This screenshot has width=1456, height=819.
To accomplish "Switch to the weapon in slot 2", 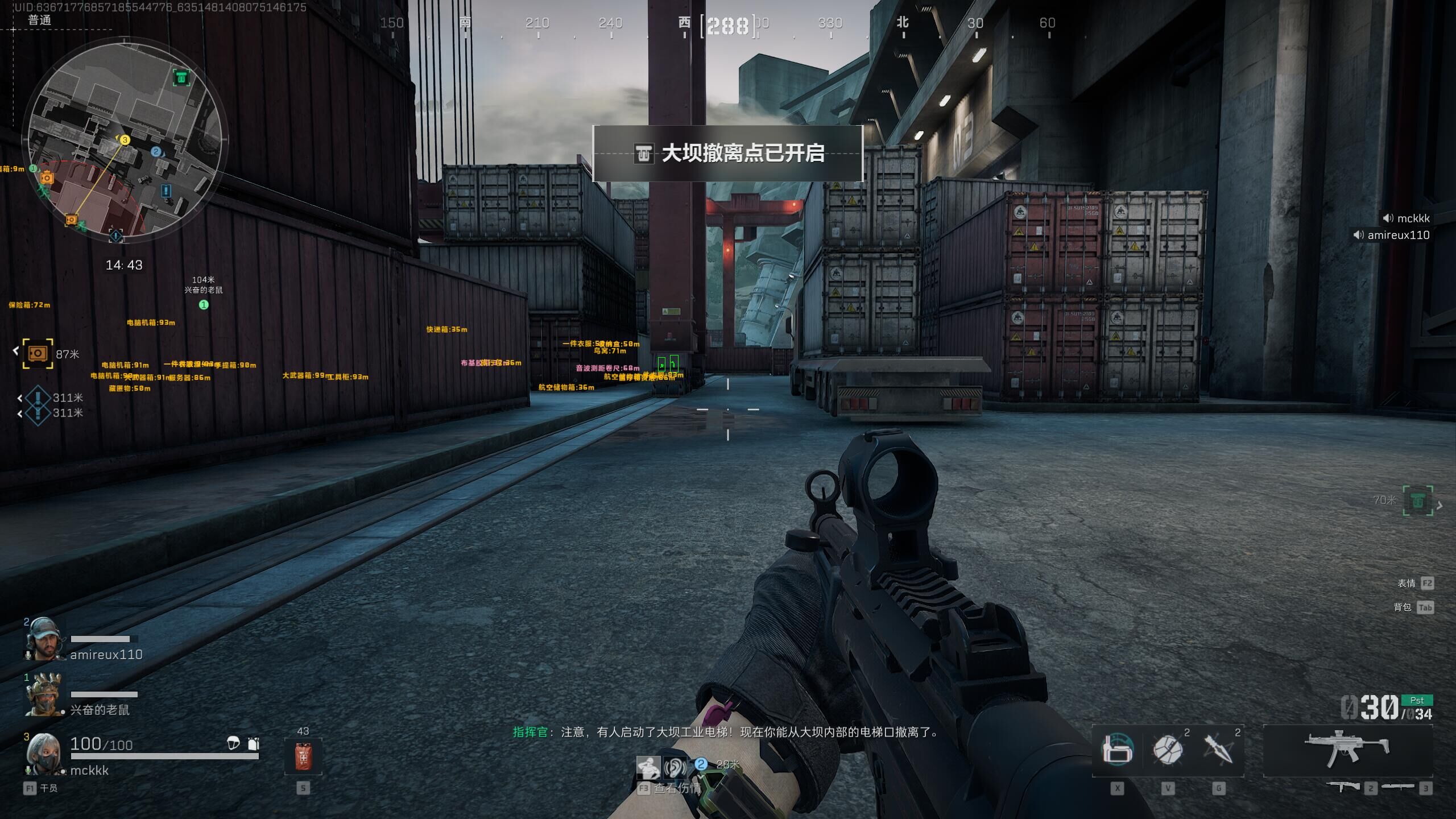I will click(x=1343, y=787).
